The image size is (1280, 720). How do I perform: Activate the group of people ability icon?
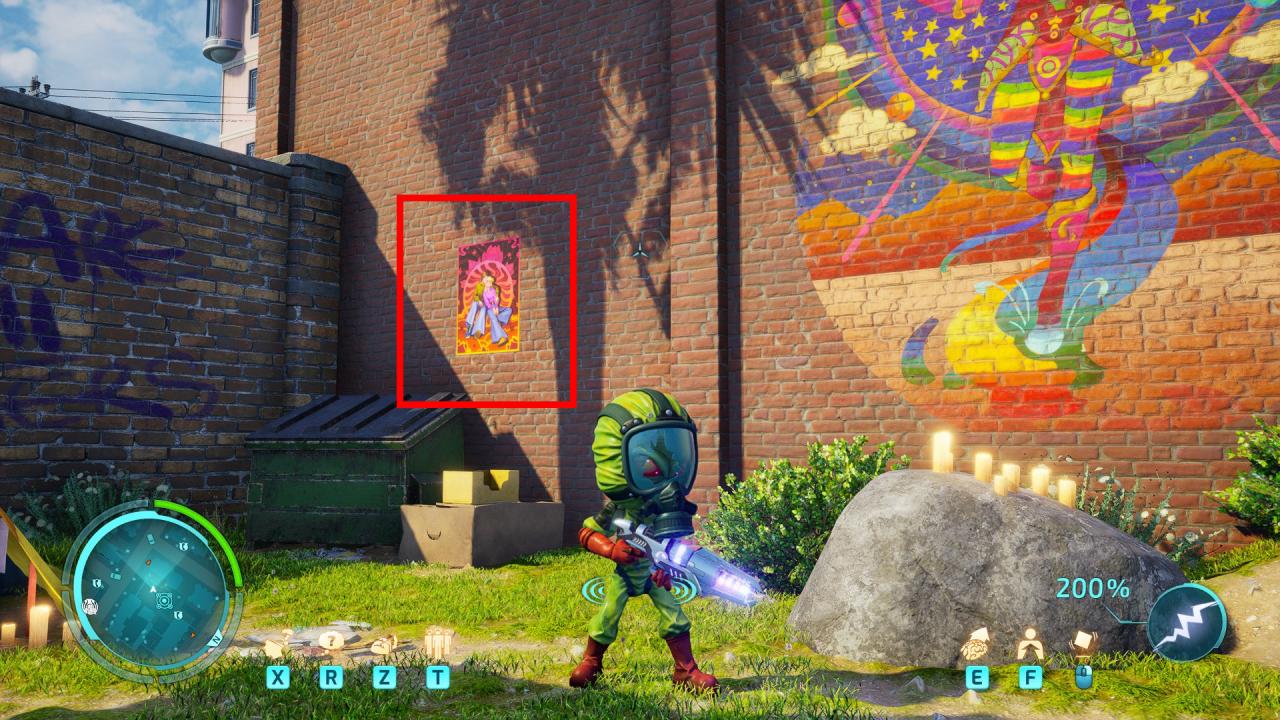pyautogui.click(x=438, y=641)
